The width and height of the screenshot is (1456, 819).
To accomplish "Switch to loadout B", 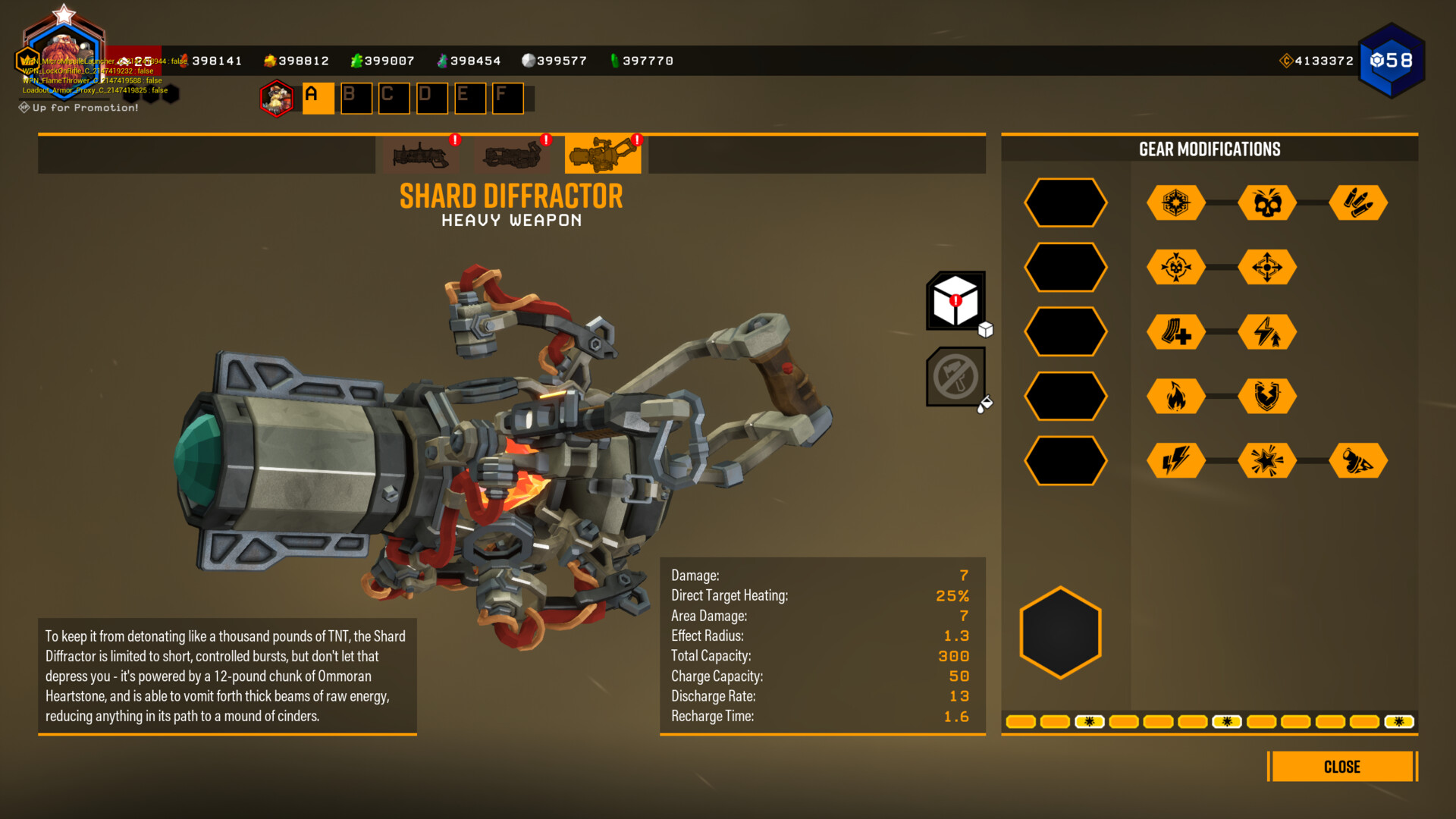I will 356,99.
